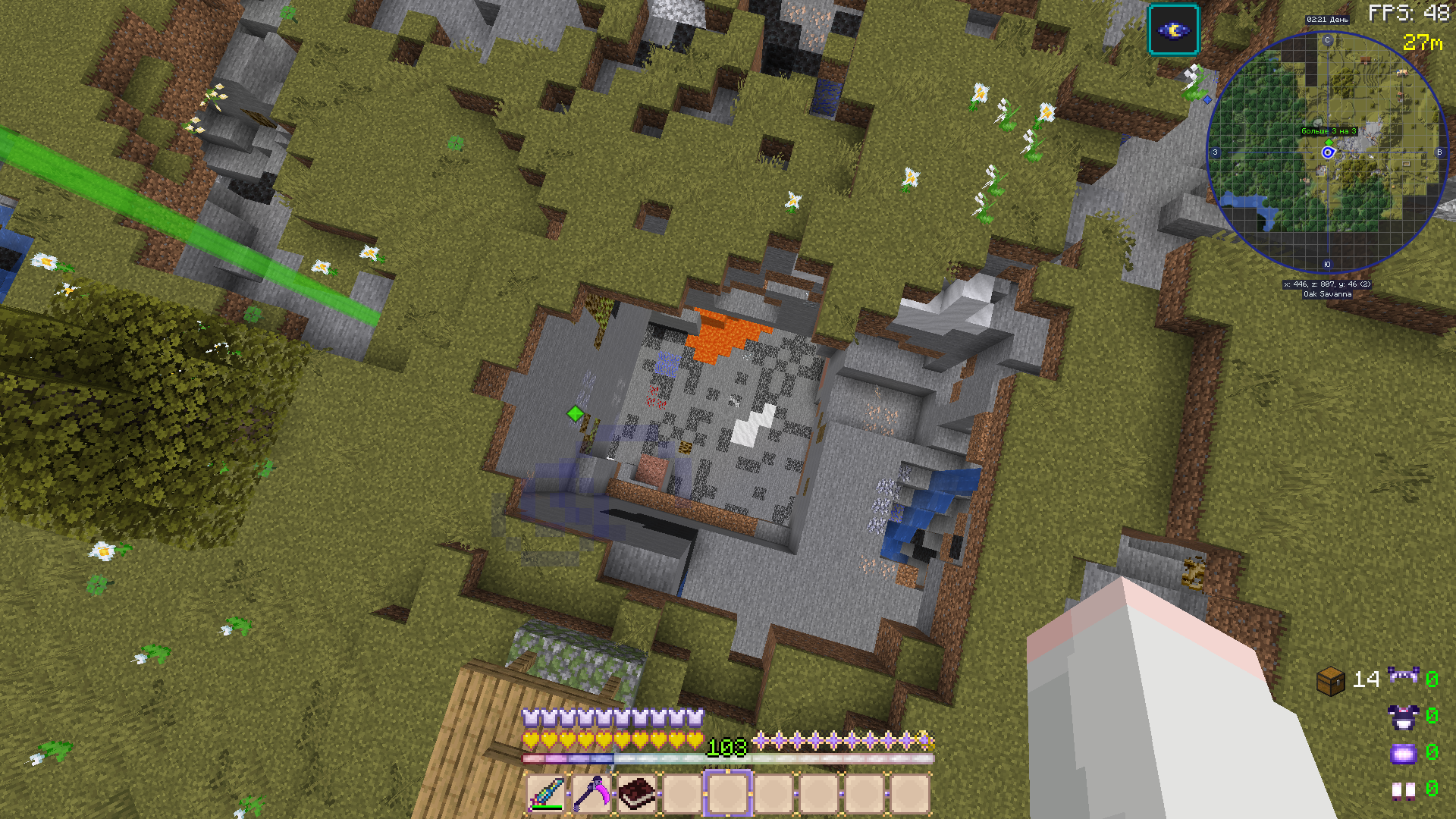Click the chest inventory counter icon
The height and width of the screenshot is (819, 1456).
[x=1331, y=680]
